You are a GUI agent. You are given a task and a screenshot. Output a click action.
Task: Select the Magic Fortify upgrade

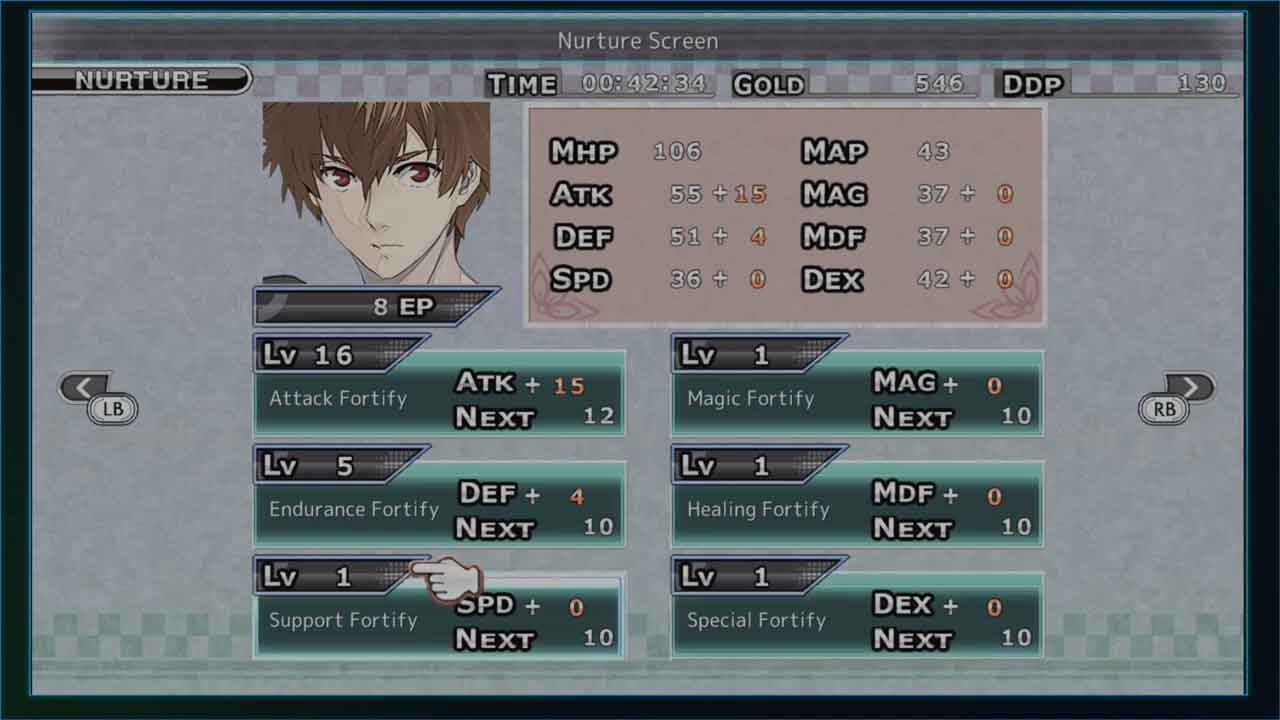(x=857, y=399)
